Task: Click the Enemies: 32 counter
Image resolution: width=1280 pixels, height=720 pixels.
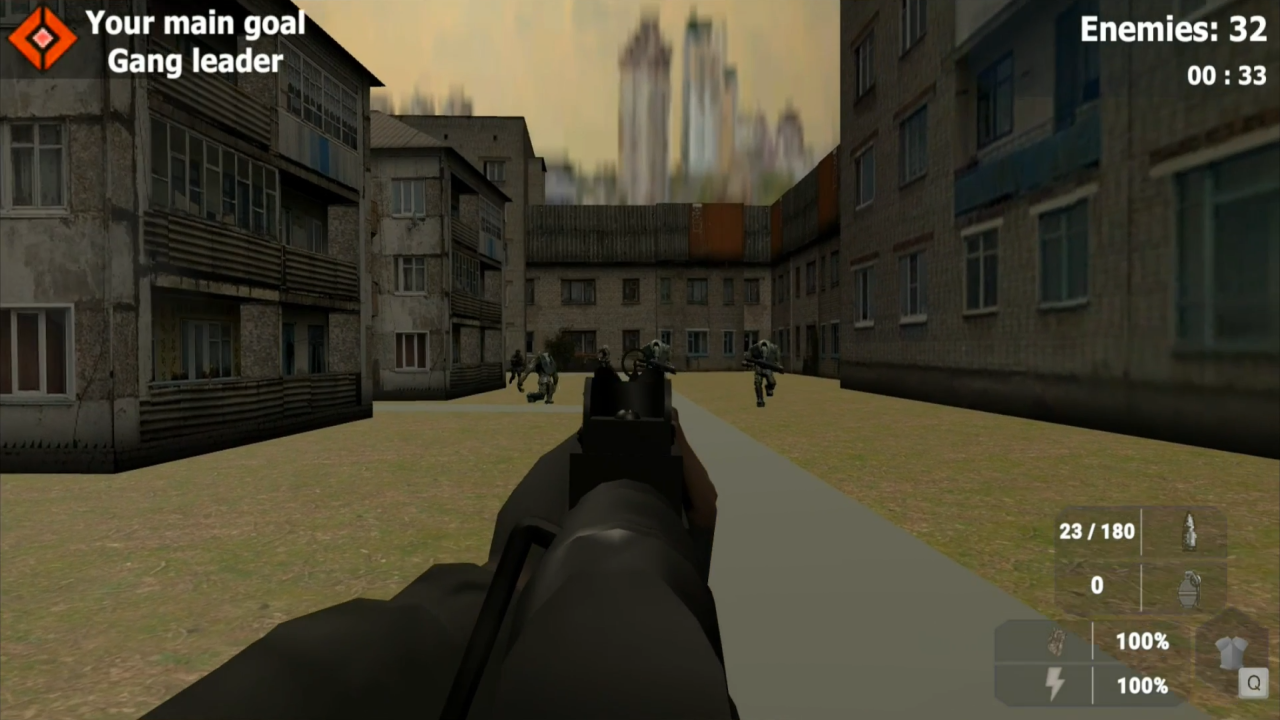Action: 1172,30
